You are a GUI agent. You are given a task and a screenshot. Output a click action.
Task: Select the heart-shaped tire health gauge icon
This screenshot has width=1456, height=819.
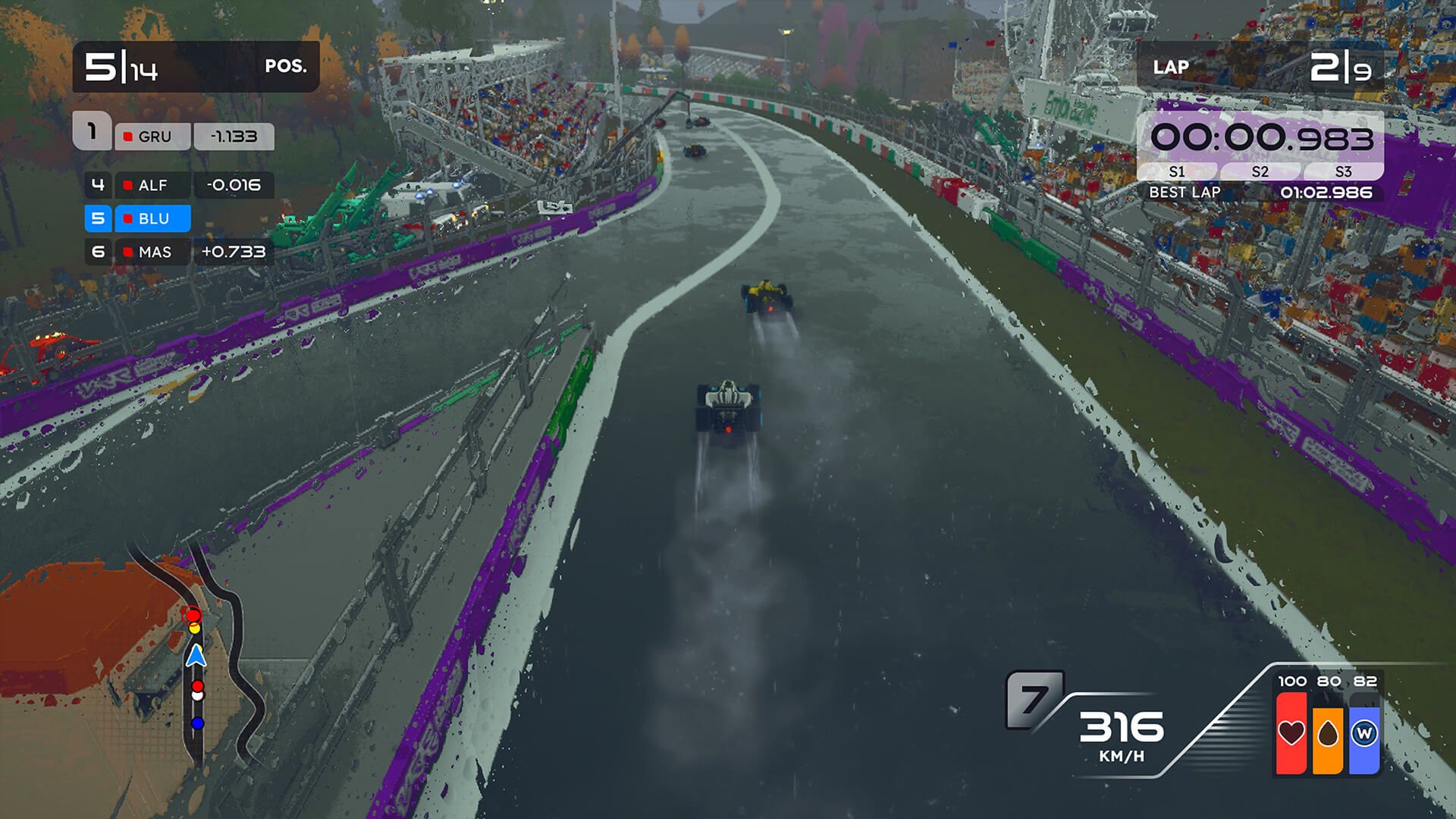pyautogui.click(x=1293, y=733)
